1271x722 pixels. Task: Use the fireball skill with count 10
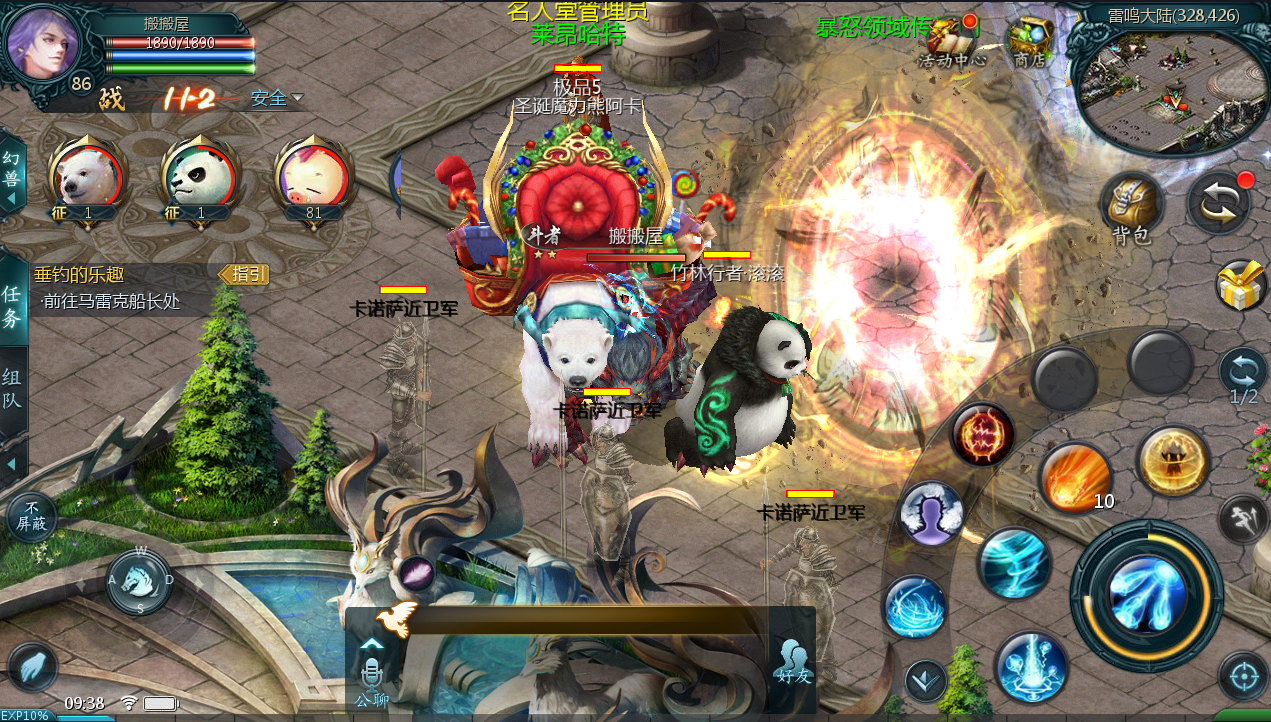[1076, 478]
